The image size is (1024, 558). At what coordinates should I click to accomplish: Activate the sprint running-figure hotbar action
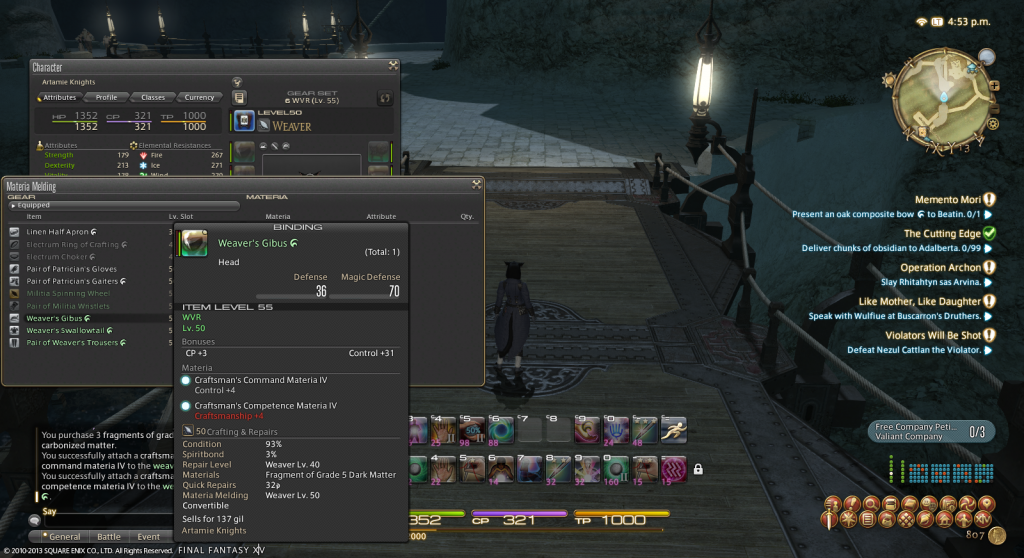[x=674, y=428]
